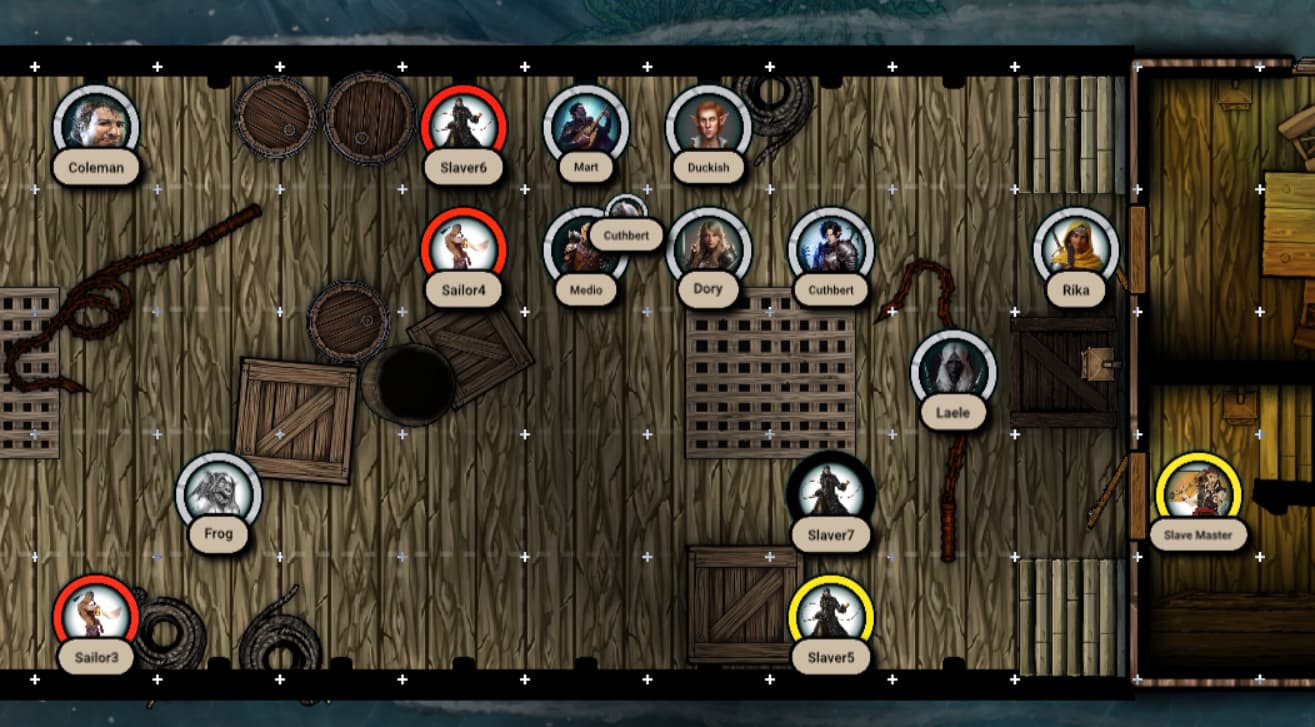
Task: Choose the Slaver7 token
Action: tap(830, 495)
